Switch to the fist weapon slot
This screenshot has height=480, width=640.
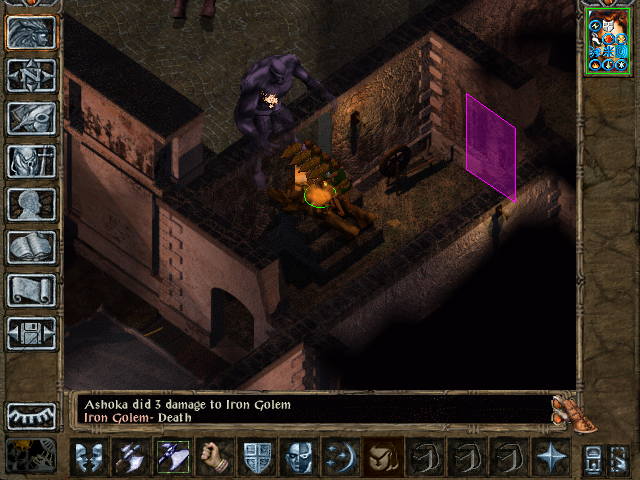click(214, 456)
